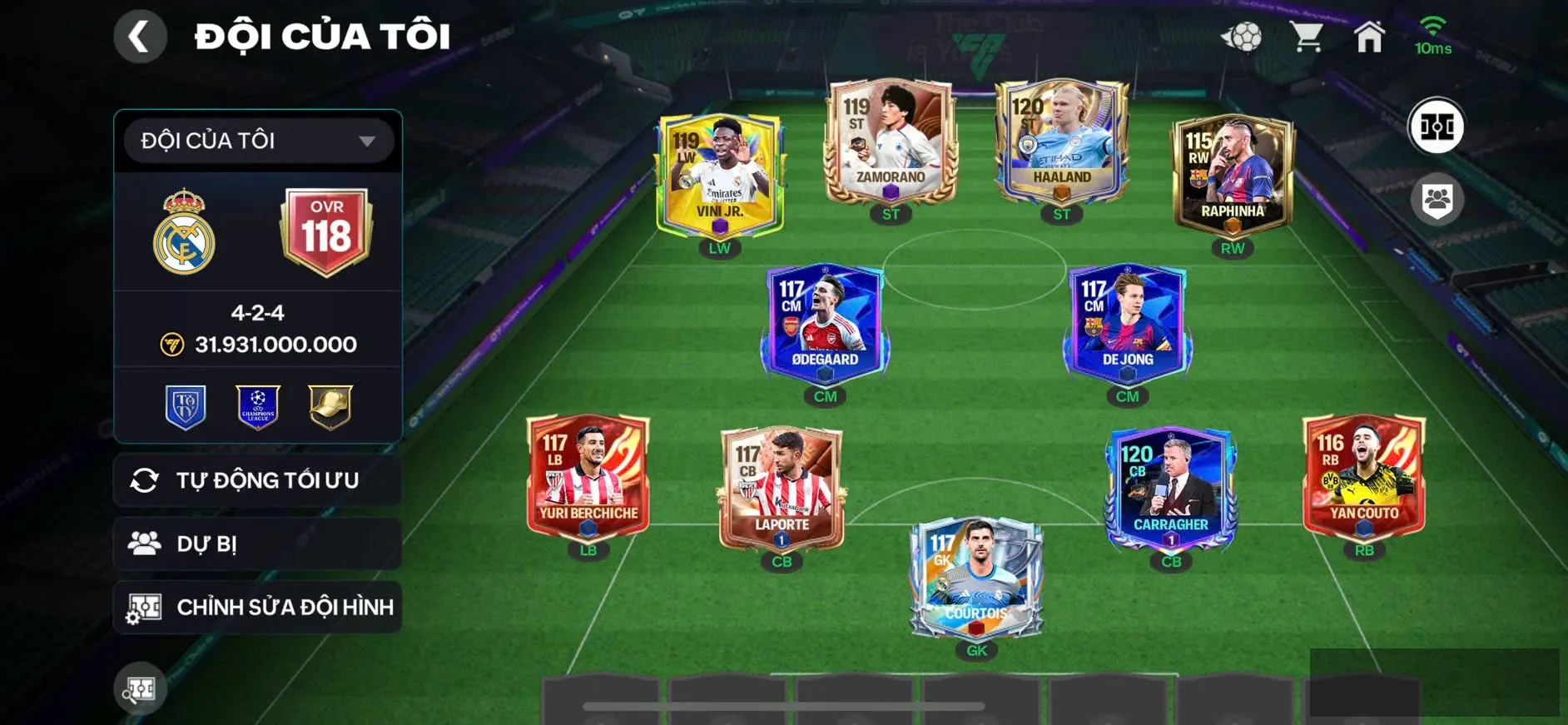1568x725 pixels.
Task: Choose the Laporte CB card
Action: (x=782, y=489)
